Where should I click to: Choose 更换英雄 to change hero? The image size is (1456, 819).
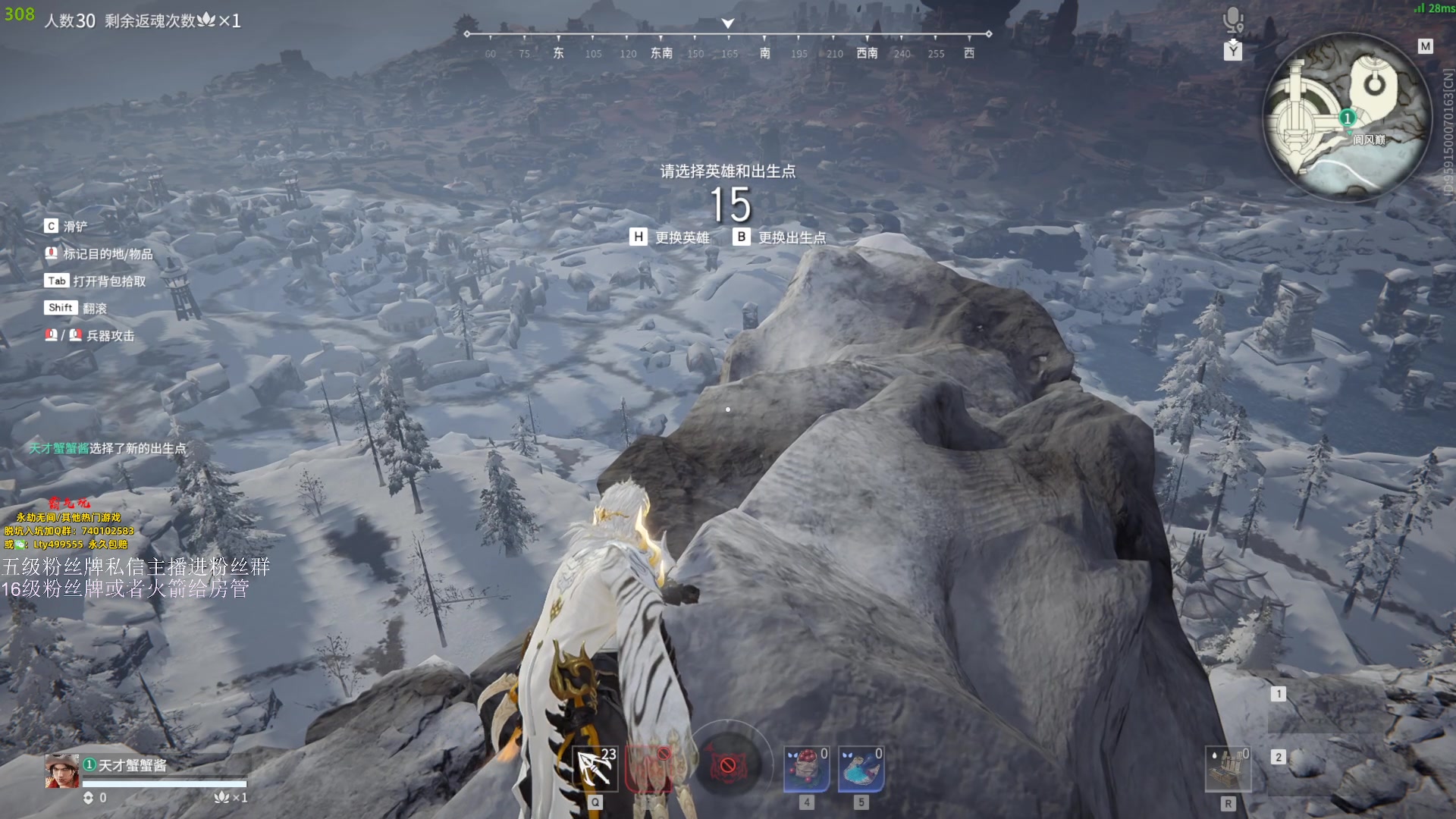click(670, 238)
